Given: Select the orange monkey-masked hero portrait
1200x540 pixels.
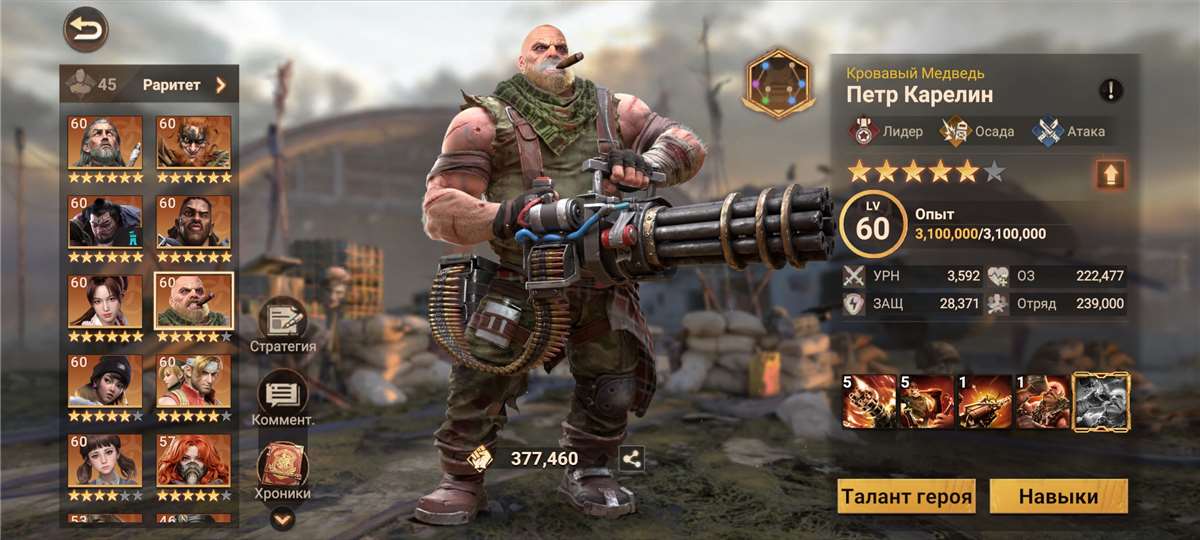Looking at the screenshot, I should point(194,142).
